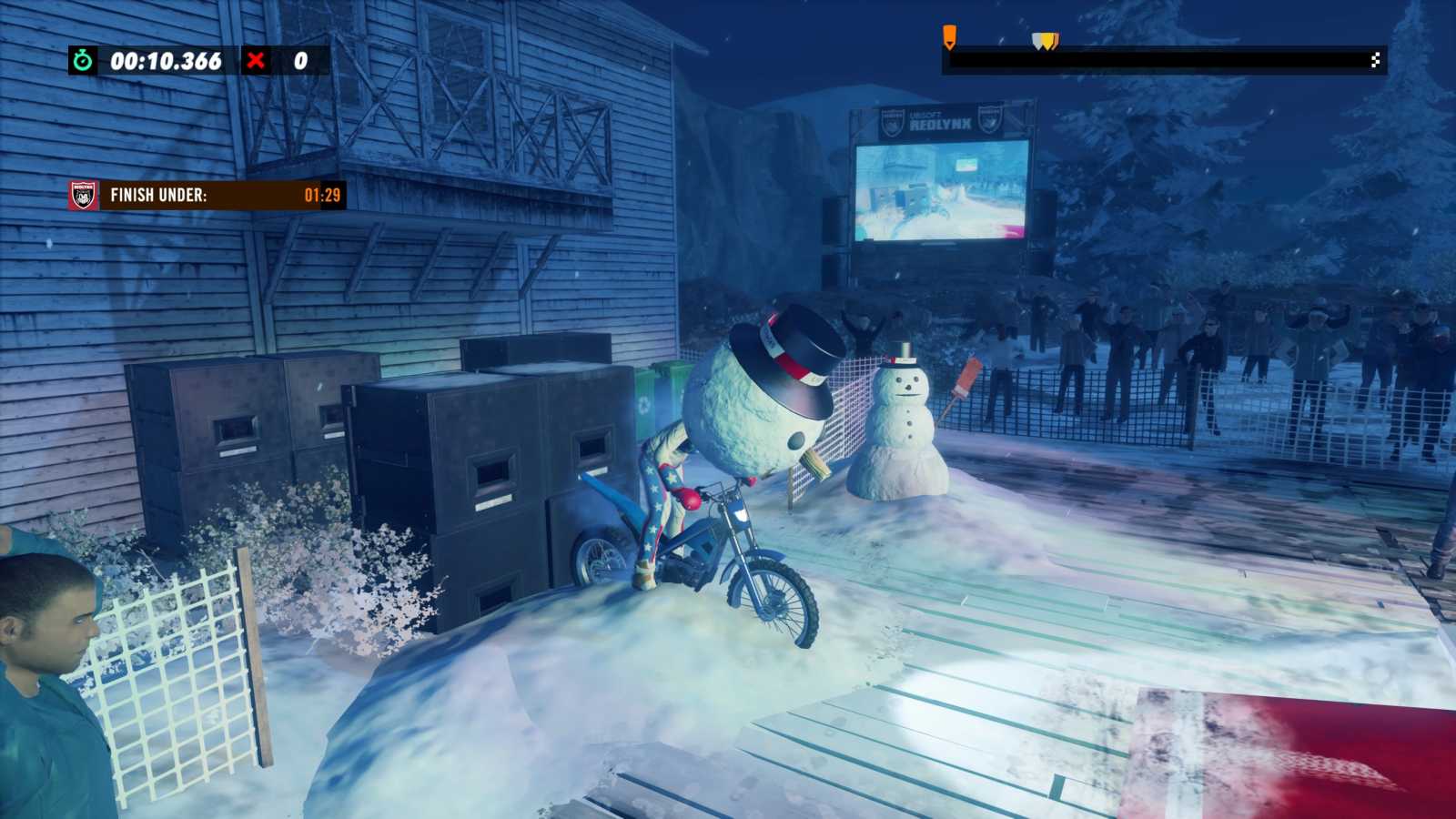Click the orange player position marker on progress bar

pyautogui.click(x=950, y=36)
